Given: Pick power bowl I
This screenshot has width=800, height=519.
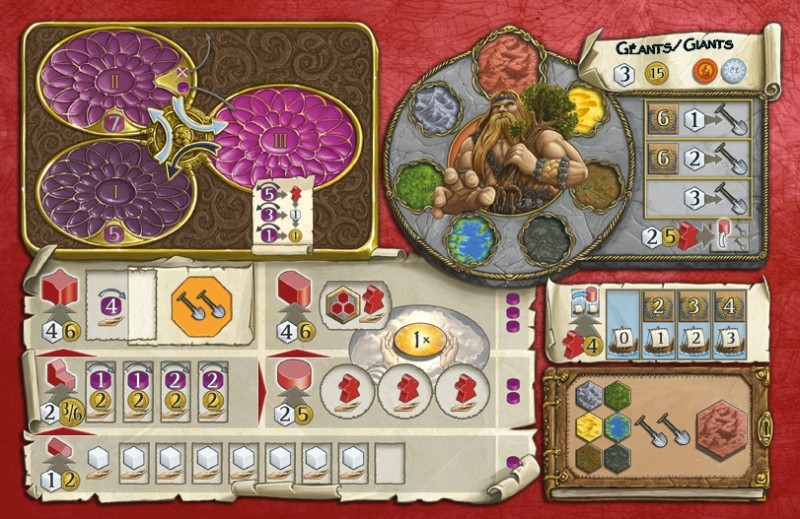Looking at the screenshot, I should point(109,189).
